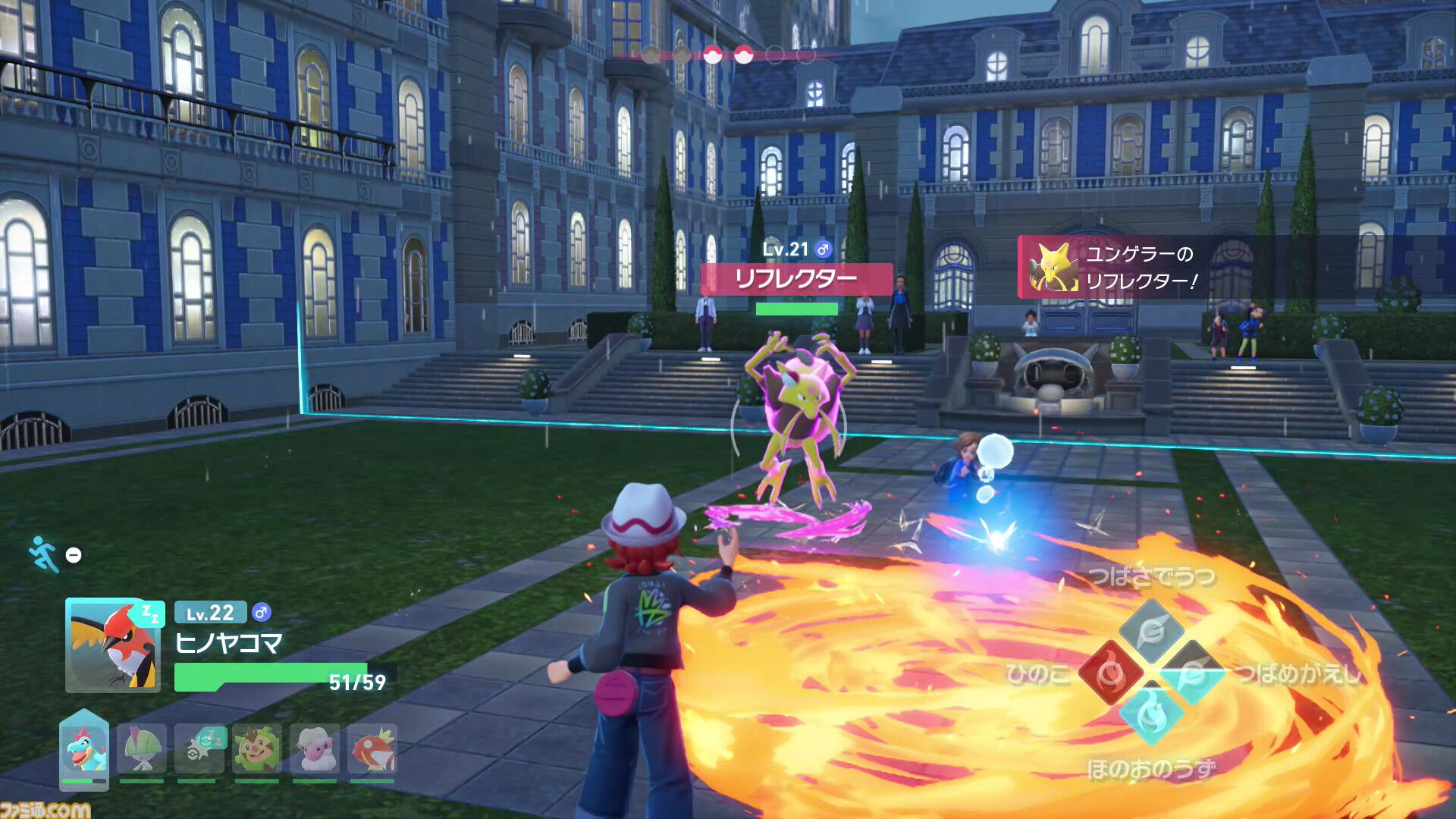This screenshot has width=1456, height=819.
Task: Click the Zz sleep badge on Hinoyakoma's portrait
Action: coord(149,617)
